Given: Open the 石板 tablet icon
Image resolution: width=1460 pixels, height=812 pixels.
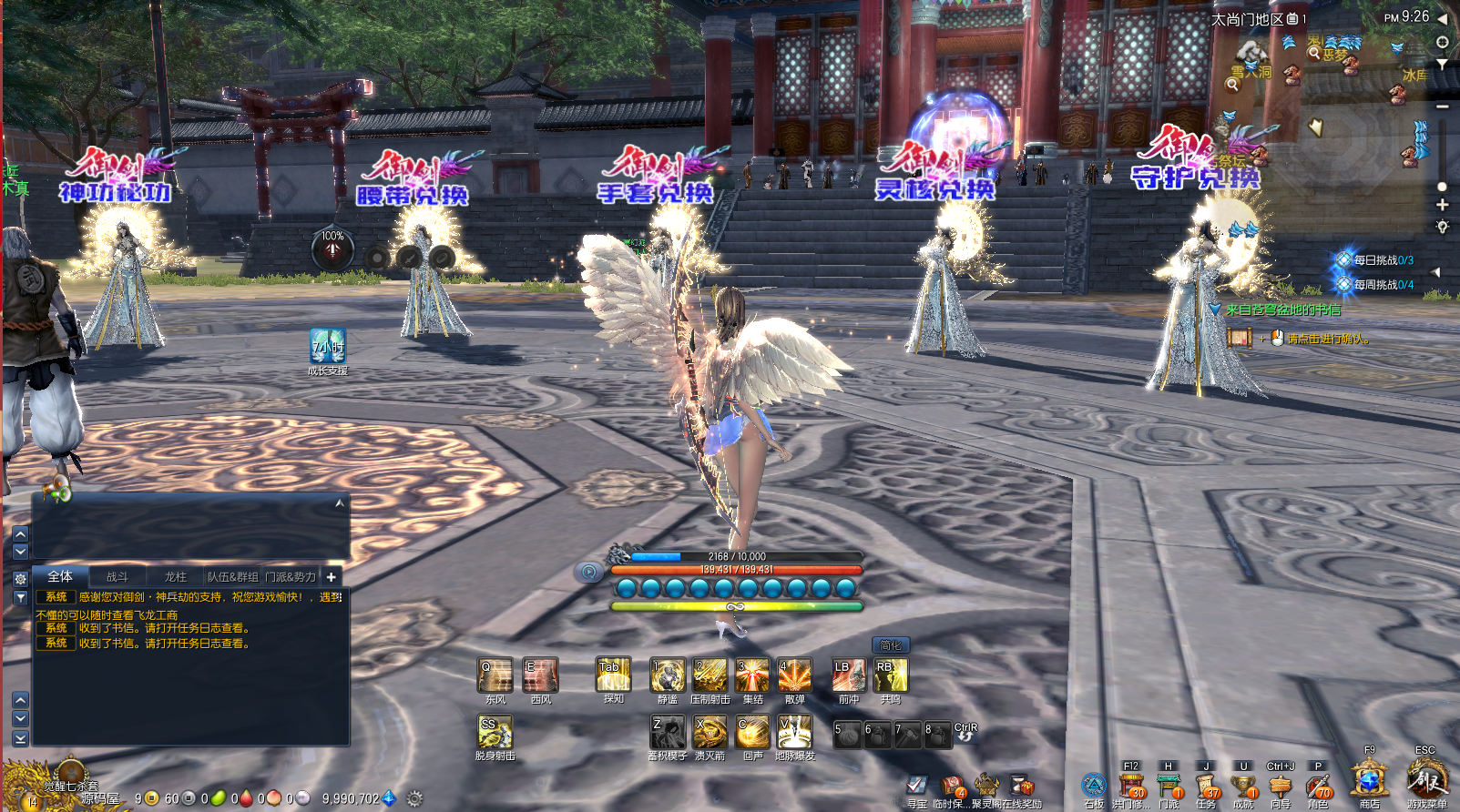Looking at the screenshot, I should pos(1094,787).
